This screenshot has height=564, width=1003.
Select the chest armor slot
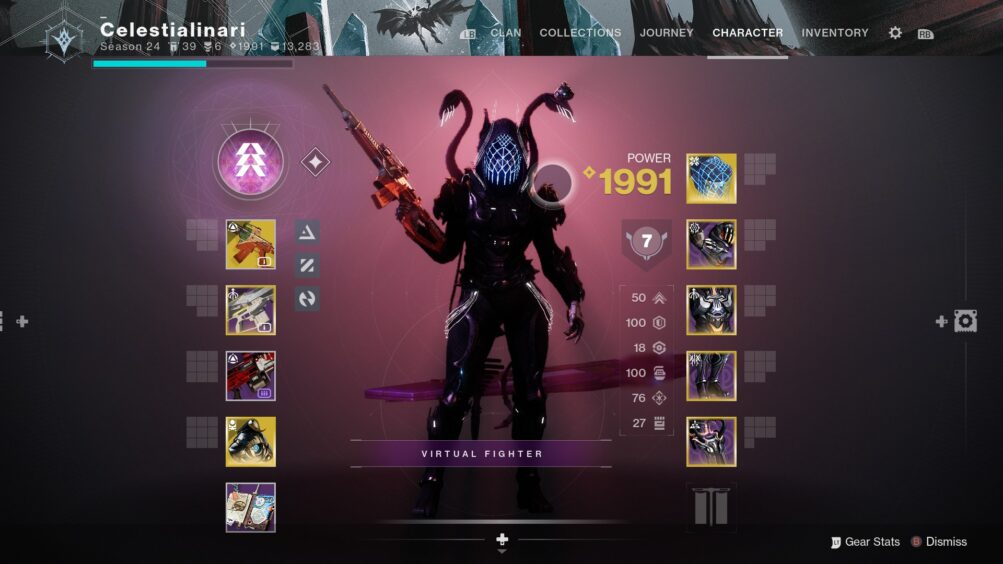click(x=711, y=310)
